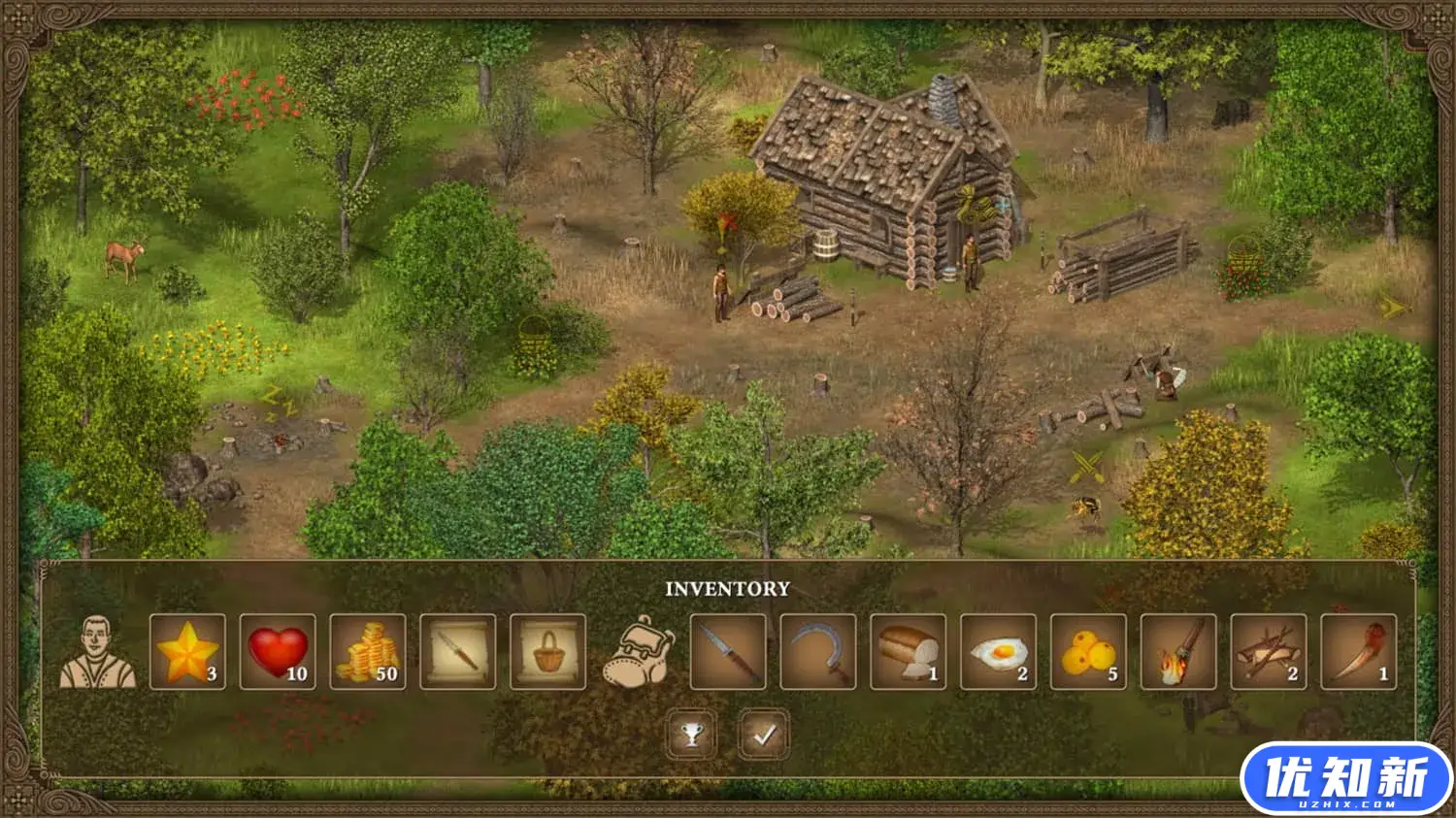1456x818 pixels.
Task: Select the last slot's red-tipped horn item
Action: click(x=1358, y=652)
